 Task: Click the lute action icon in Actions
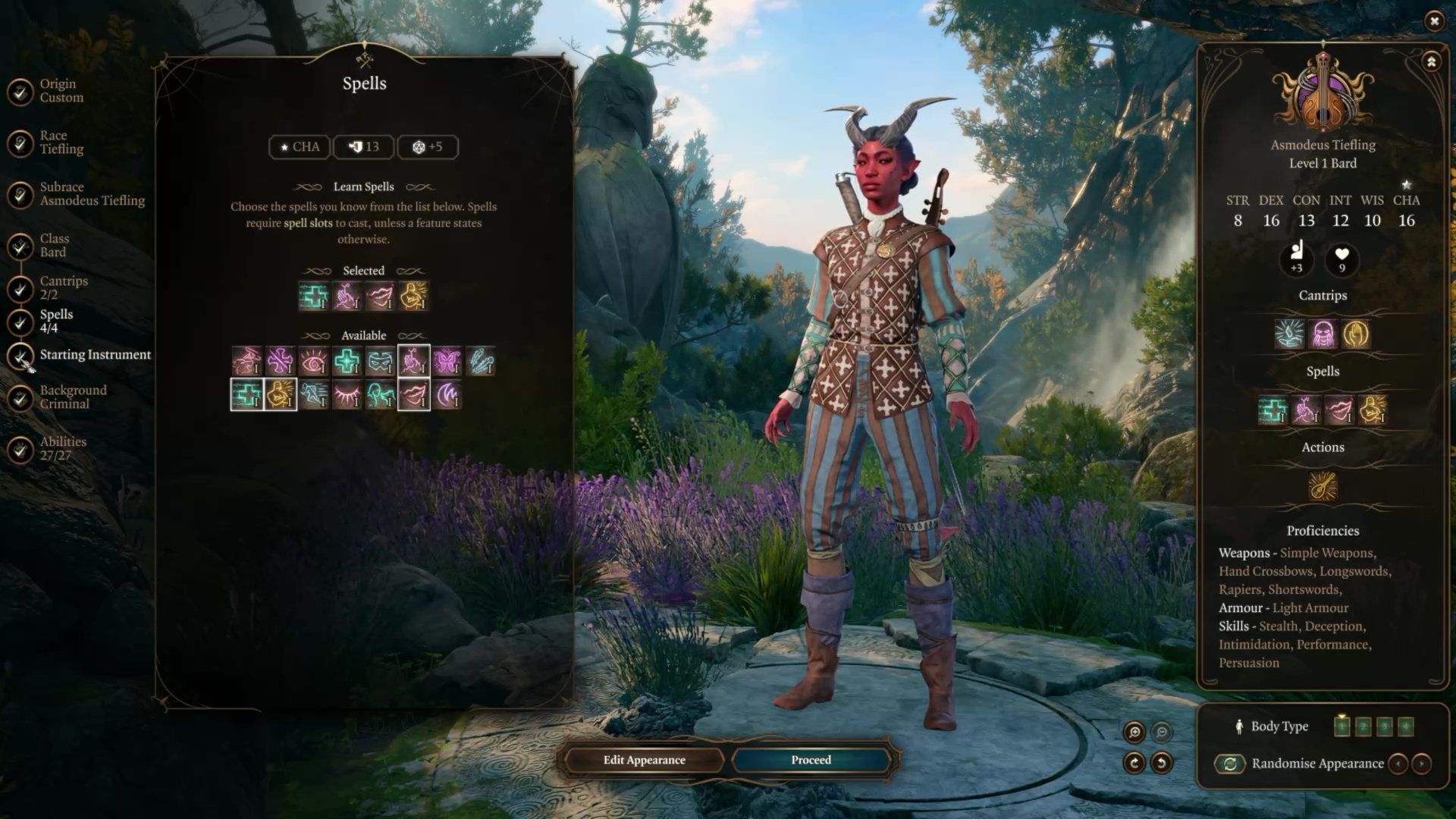[1323, 486]
